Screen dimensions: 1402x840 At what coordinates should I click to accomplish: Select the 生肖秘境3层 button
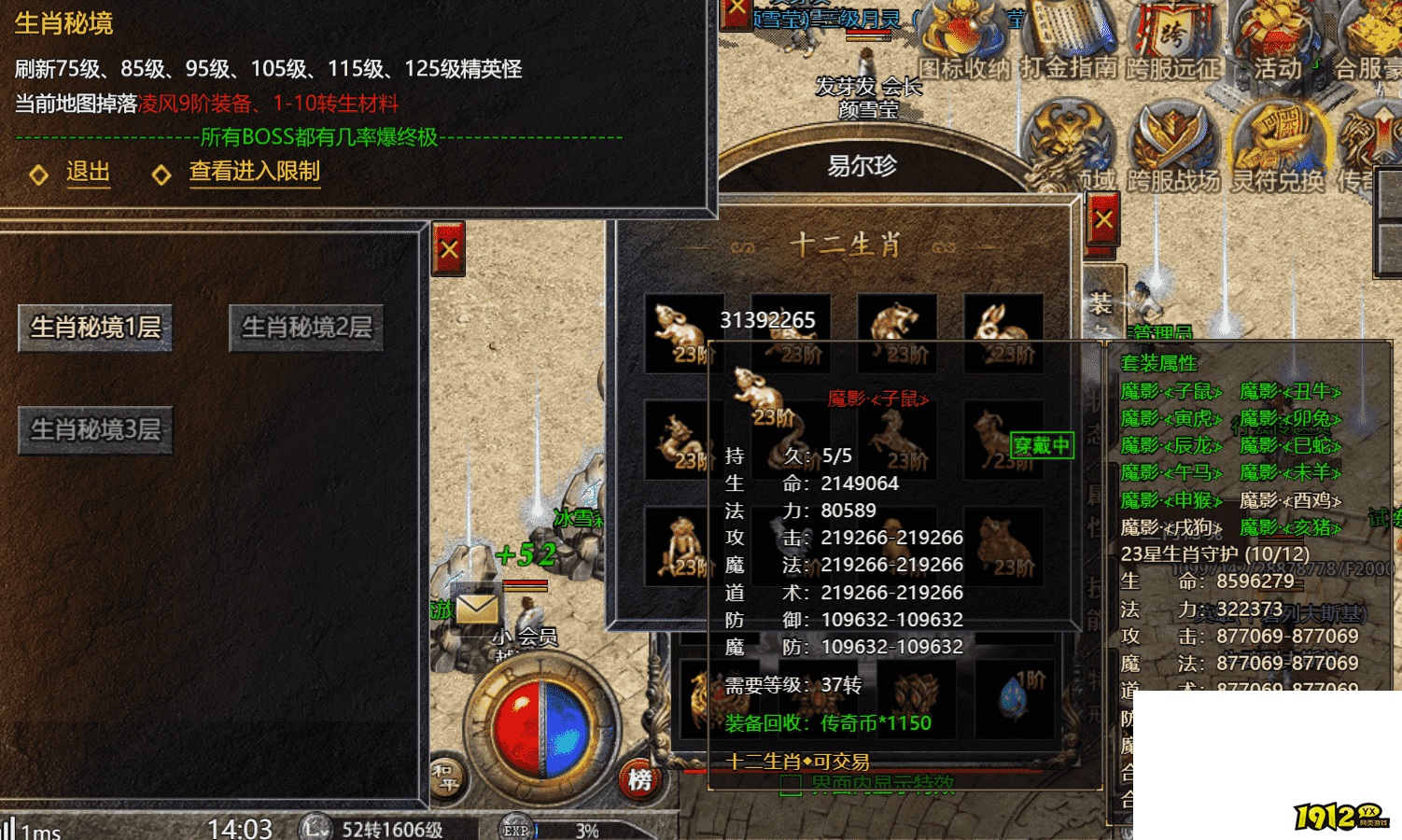[x=95, y=429]
